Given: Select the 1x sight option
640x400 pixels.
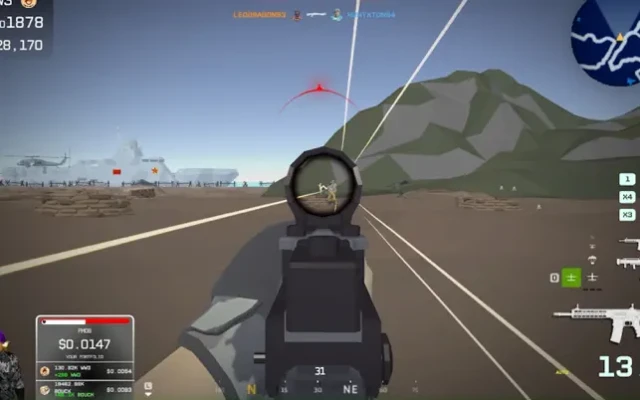Looking at the screenshot, I should point(627,179).
